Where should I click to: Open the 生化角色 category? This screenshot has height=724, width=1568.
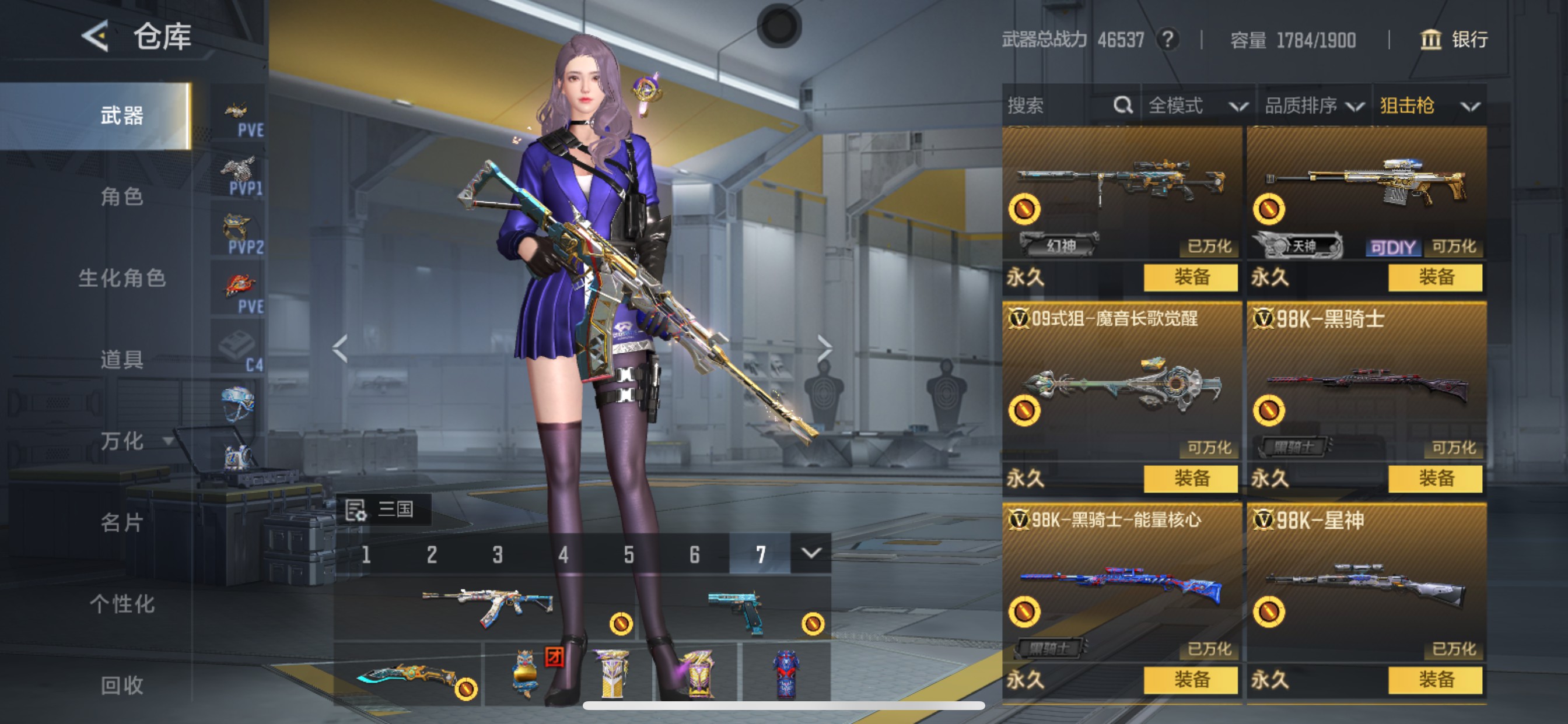point(122,278)
